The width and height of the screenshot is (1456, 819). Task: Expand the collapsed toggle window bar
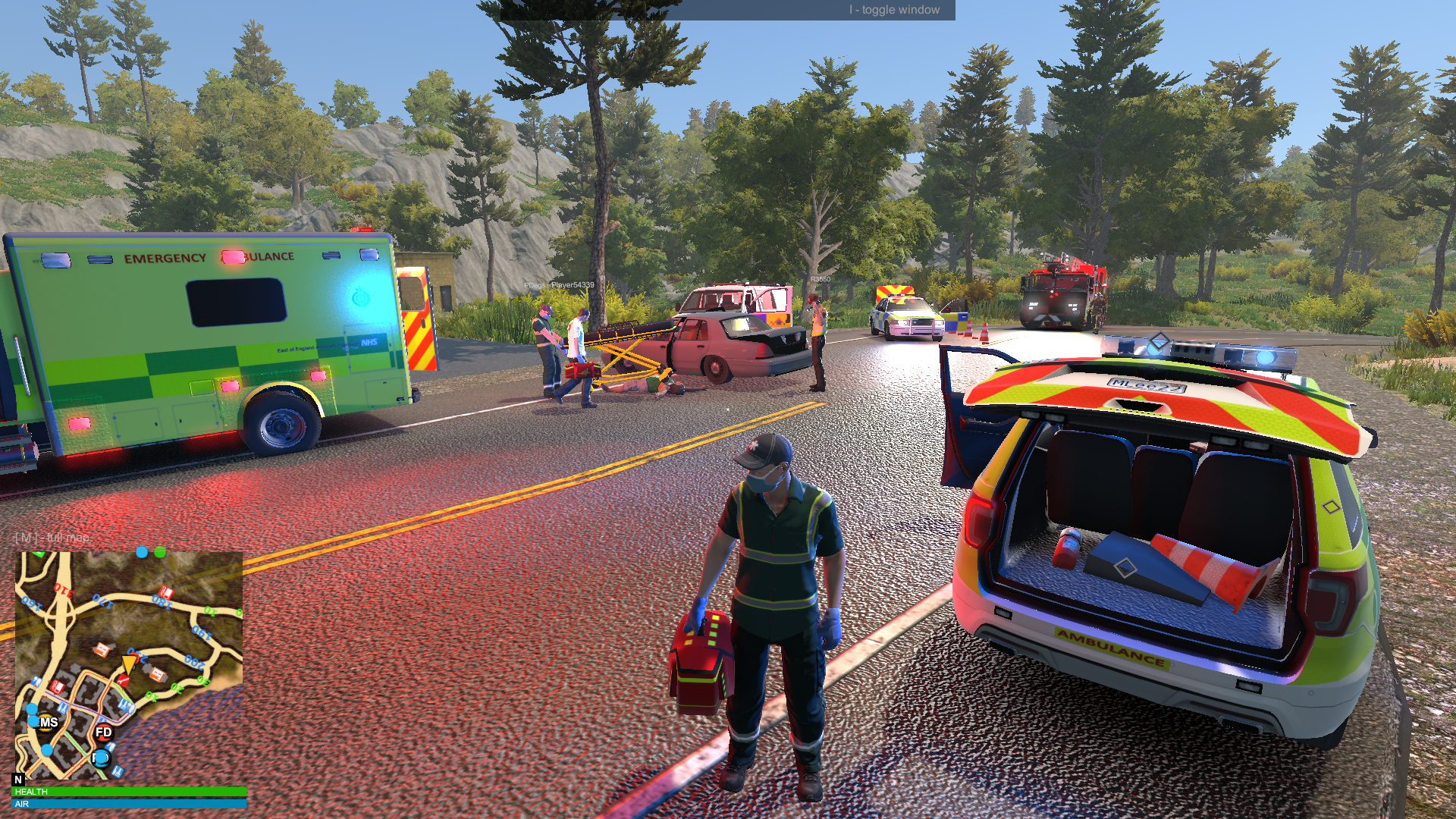(x=726, y=10)
